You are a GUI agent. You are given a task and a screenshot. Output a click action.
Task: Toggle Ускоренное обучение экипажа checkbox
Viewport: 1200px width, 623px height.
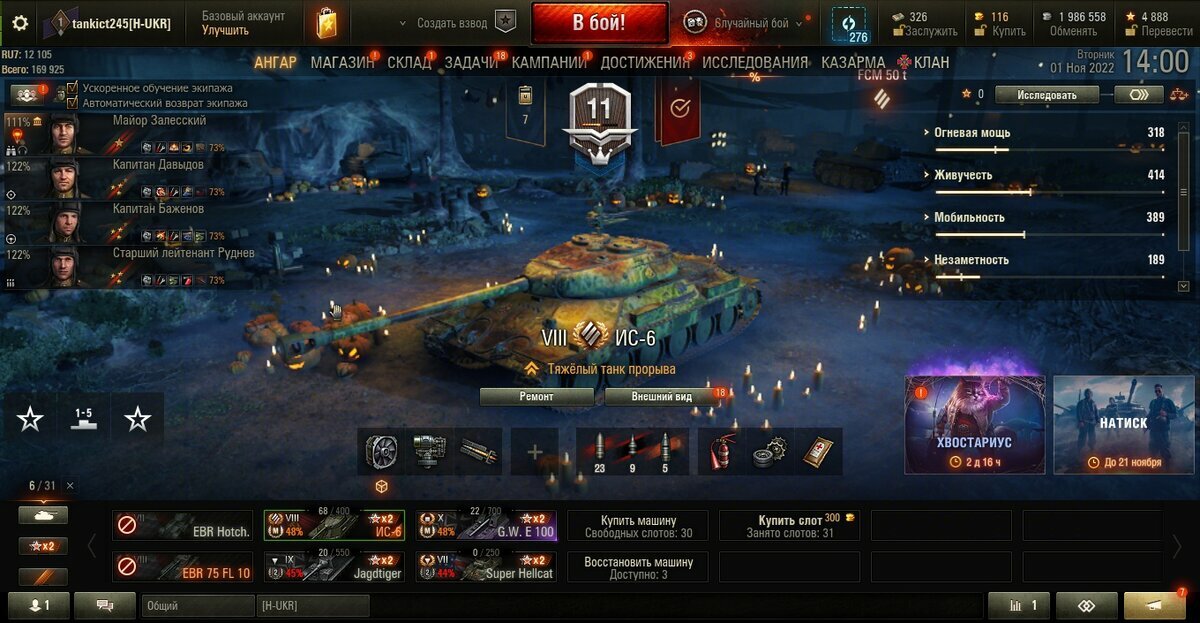click(x=72, y=88)
